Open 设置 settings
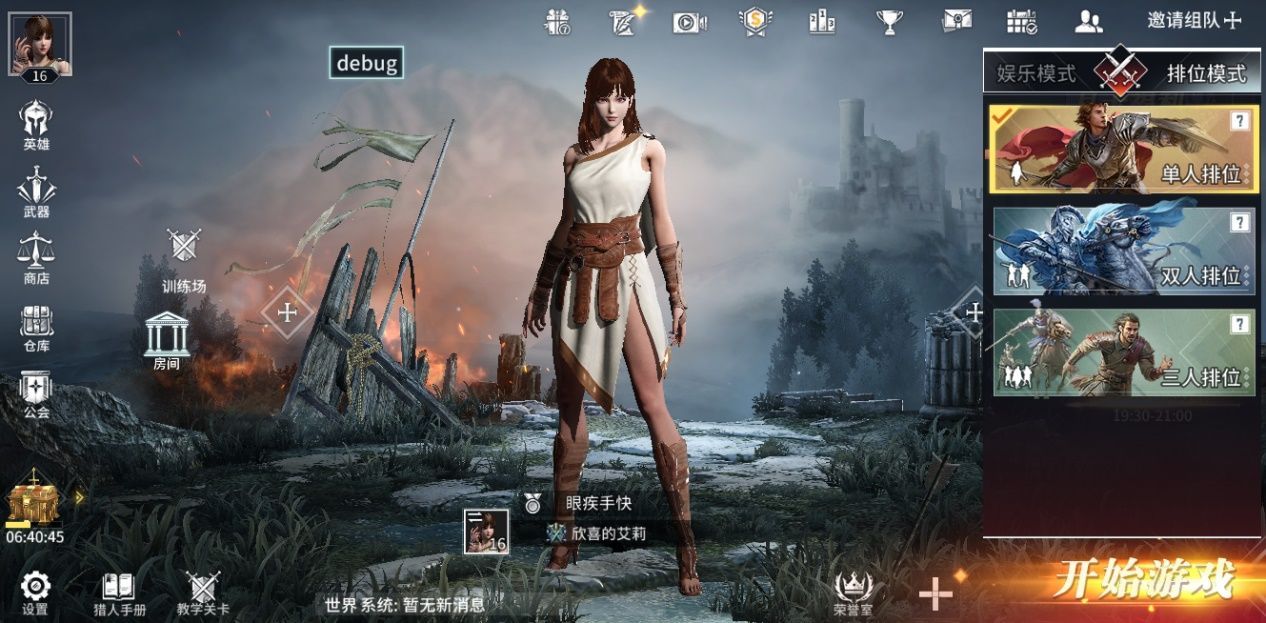This screenshot has height=623, width=1266. (x=35, y=593)
